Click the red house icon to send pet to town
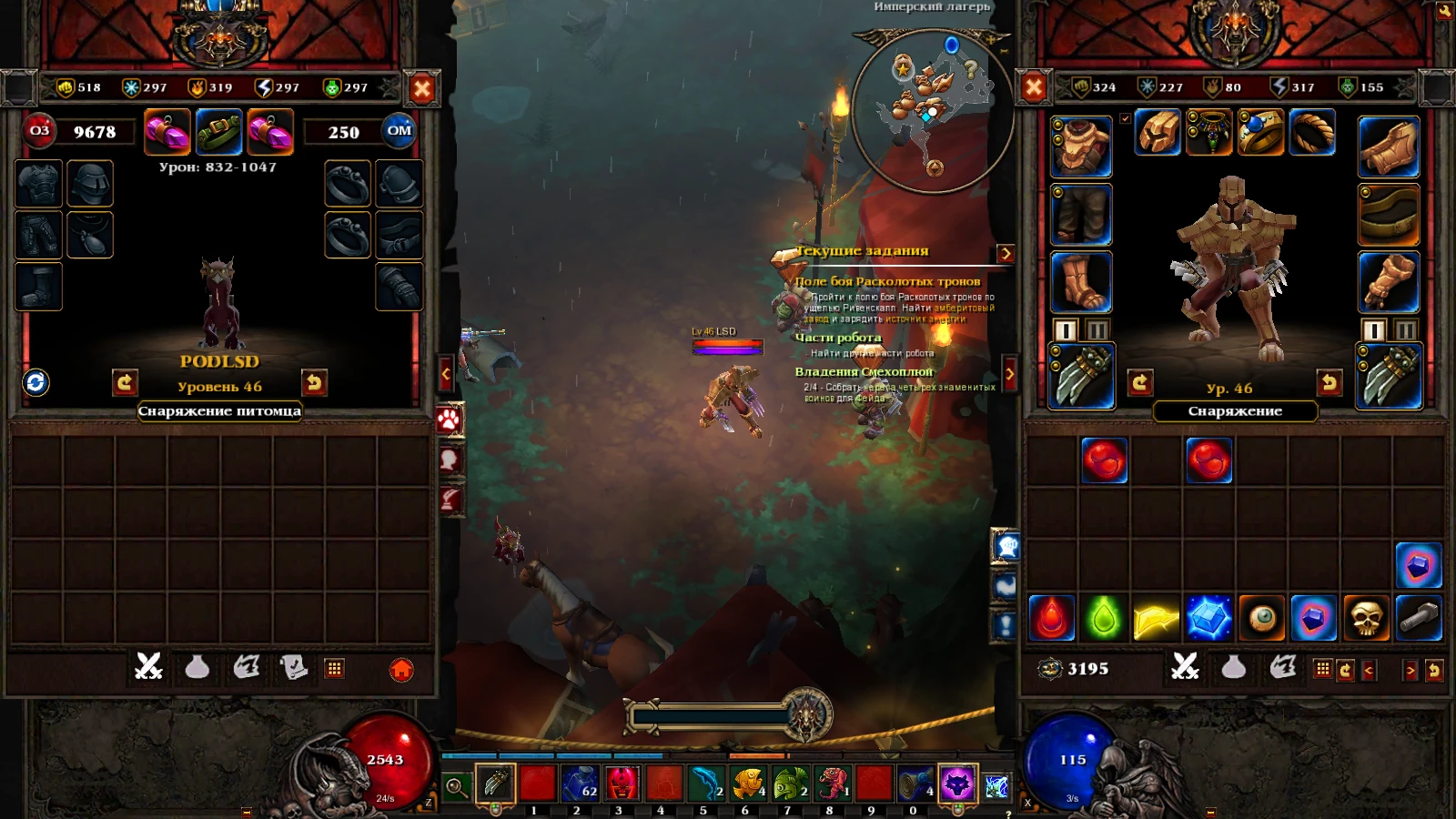This screenshot has height=819, width=1456. tap(403, 670)
